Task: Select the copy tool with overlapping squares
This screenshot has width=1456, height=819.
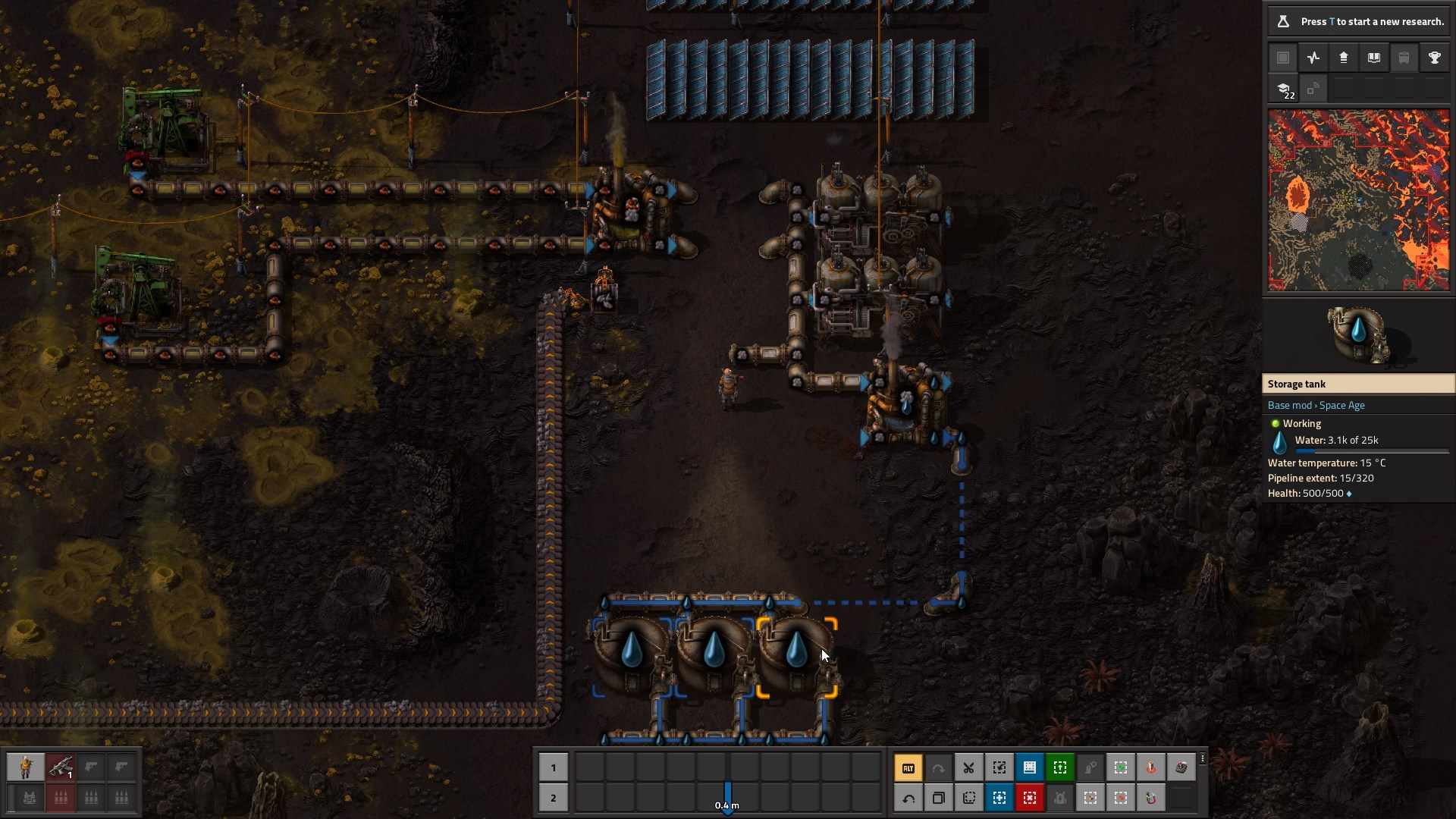Action: [939, 799]
